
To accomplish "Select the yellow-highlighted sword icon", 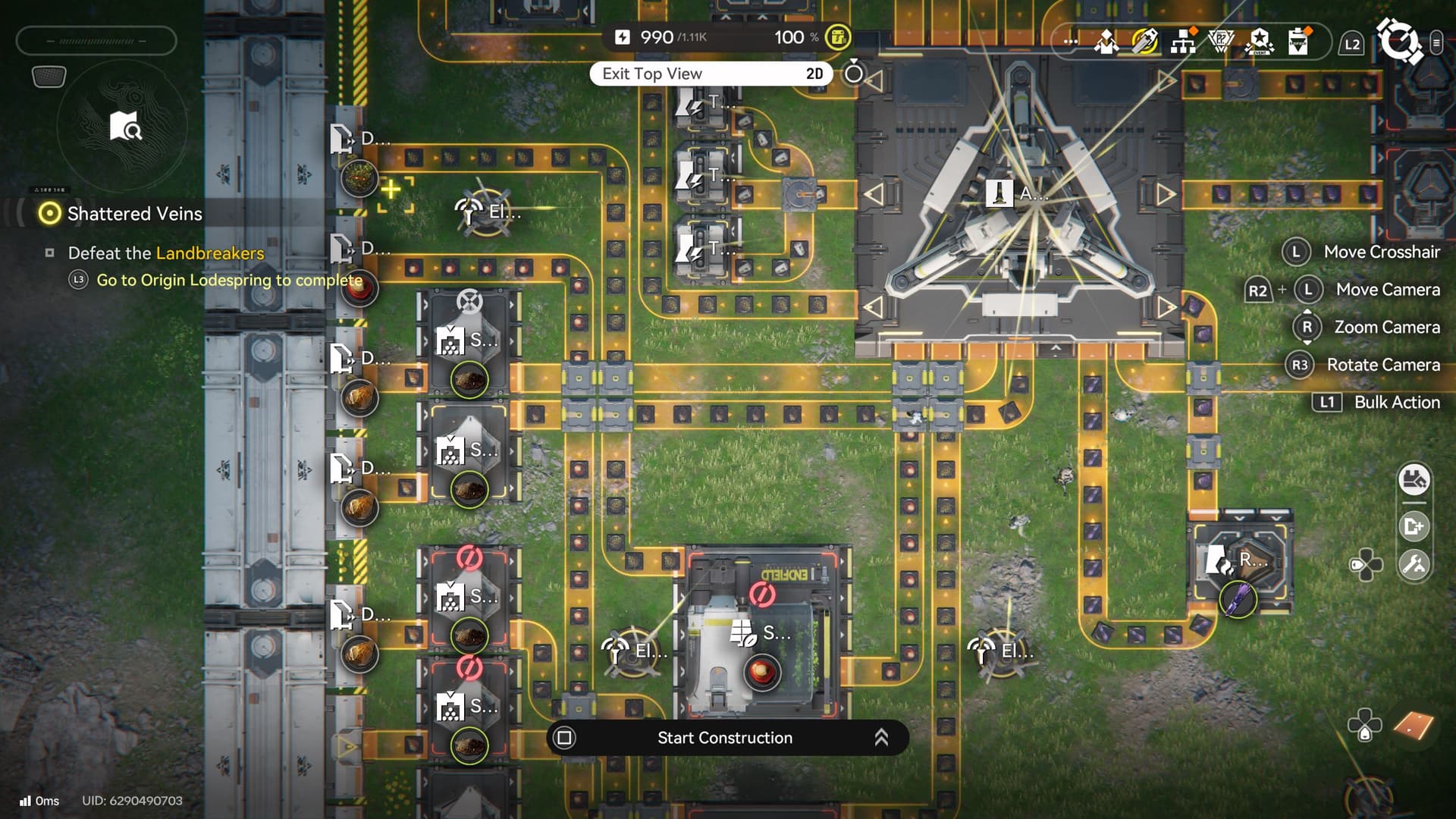I will point(1144,41).
